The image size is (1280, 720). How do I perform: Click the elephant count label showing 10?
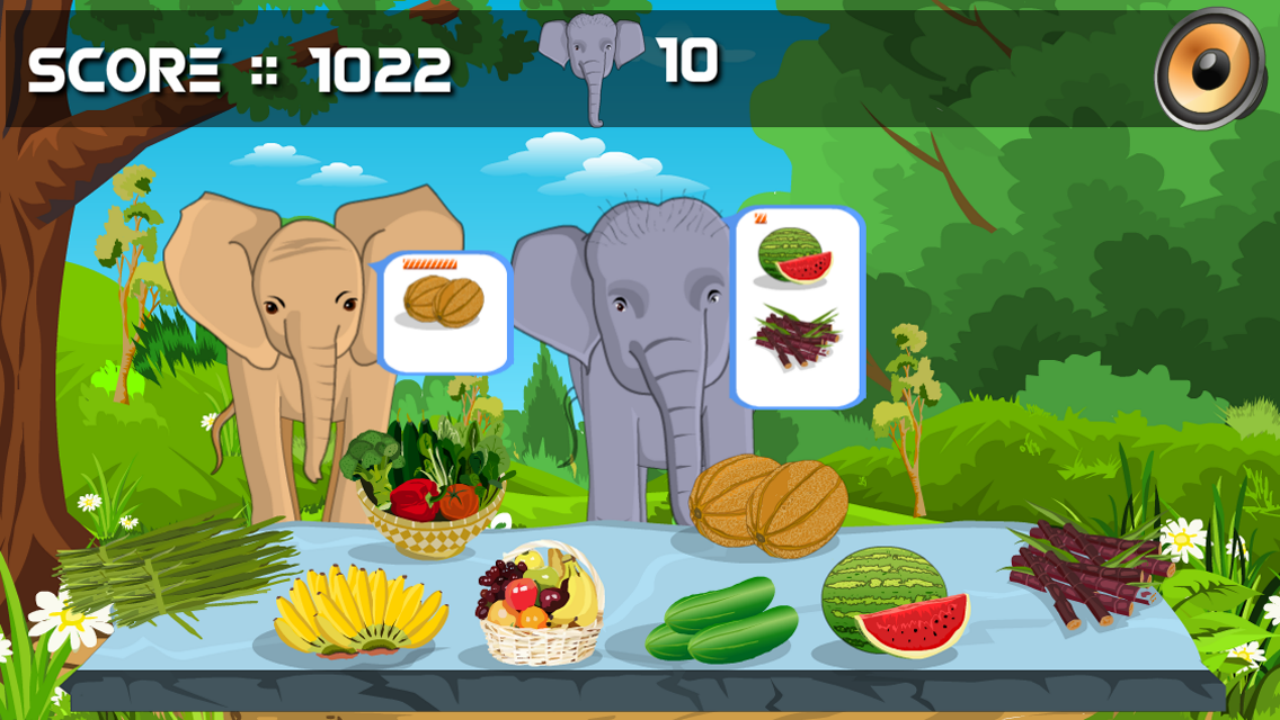(690, 60)
